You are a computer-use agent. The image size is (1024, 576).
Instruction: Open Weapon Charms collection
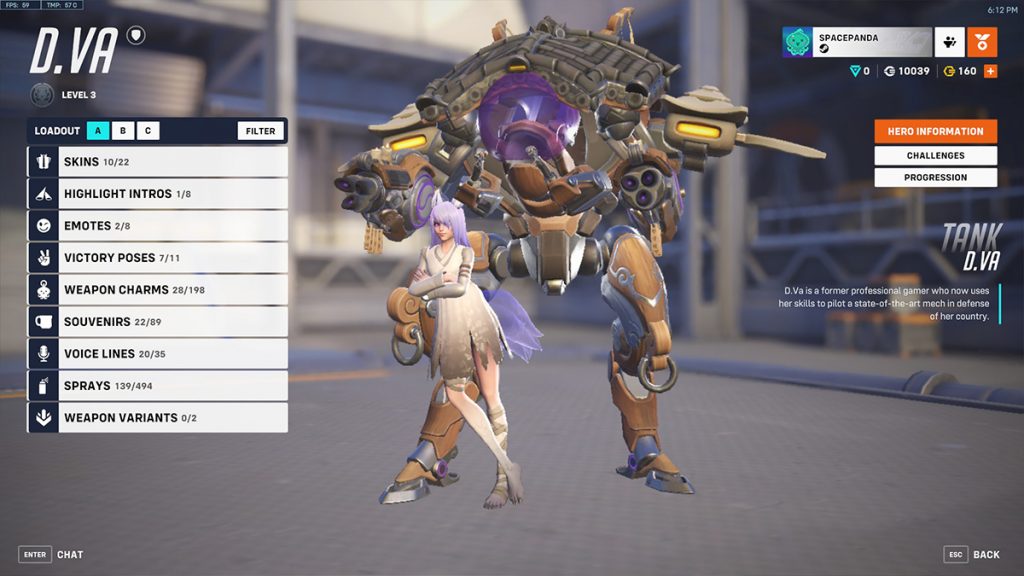tap(158, 290)
